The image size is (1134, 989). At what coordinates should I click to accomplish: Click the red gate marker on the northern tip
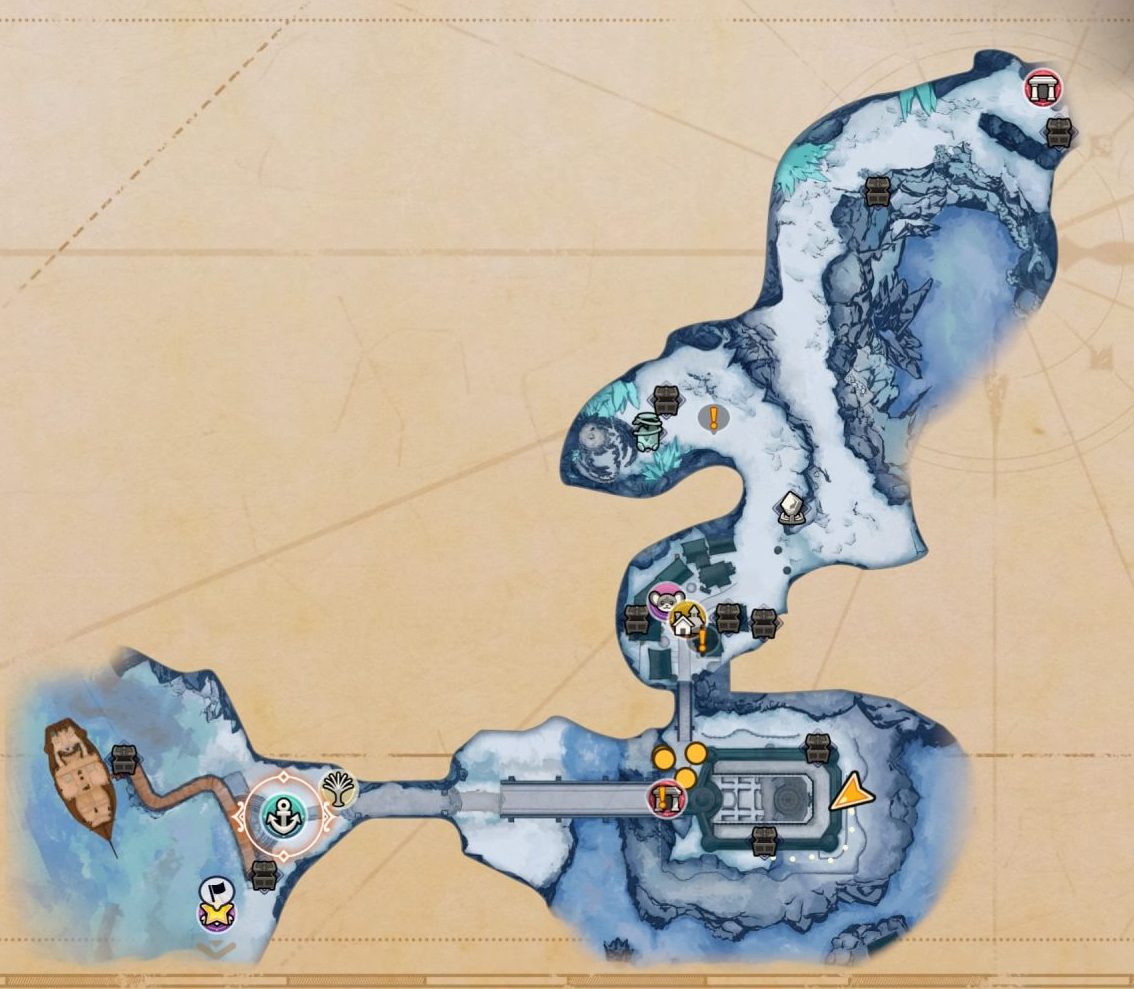[x=1043, y=89]
